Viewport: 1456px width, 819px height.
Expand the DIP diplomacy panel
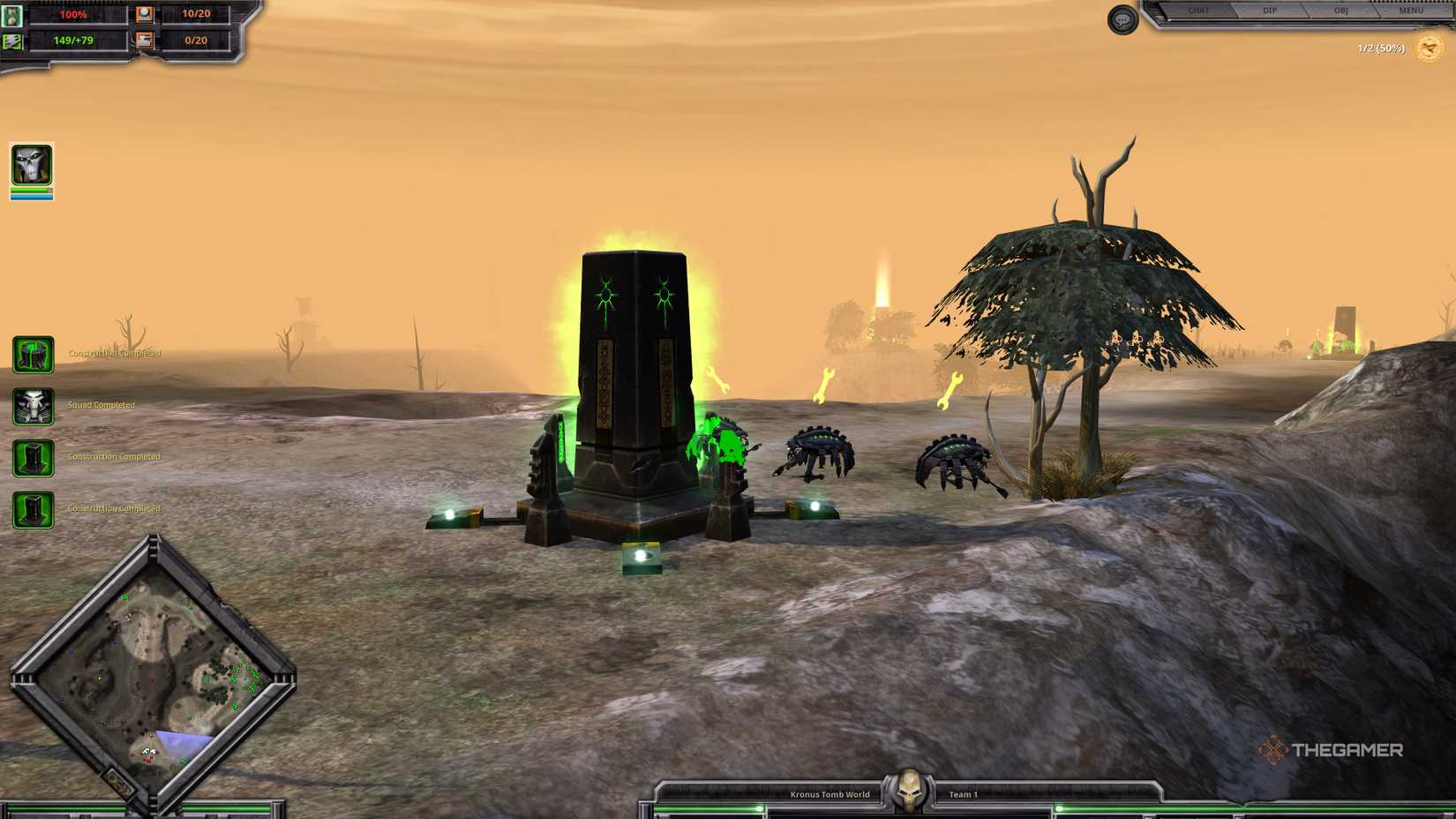[1269, 11]
